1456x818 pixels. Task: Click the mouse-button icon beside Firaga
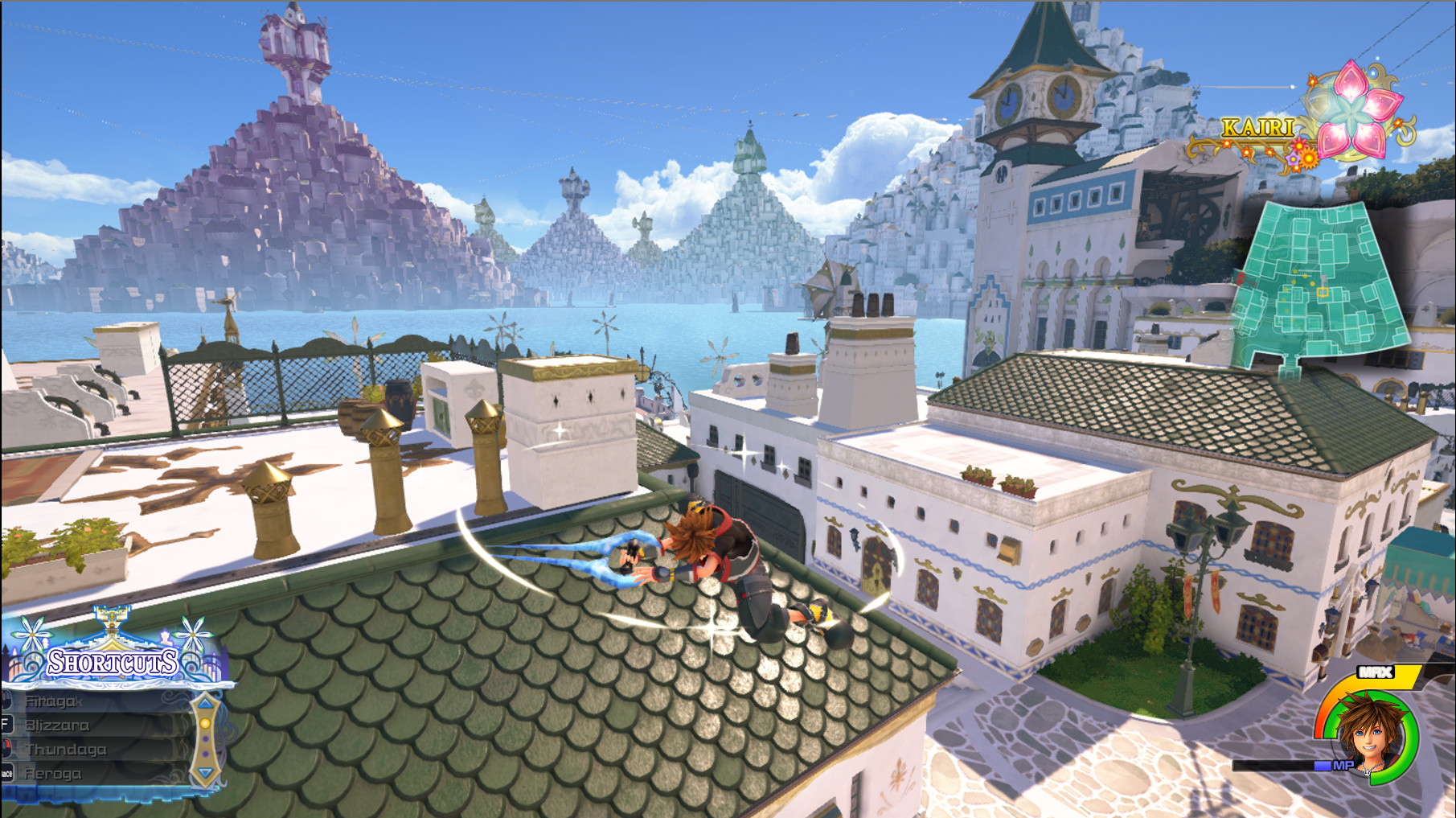click(x=4, y=701)
